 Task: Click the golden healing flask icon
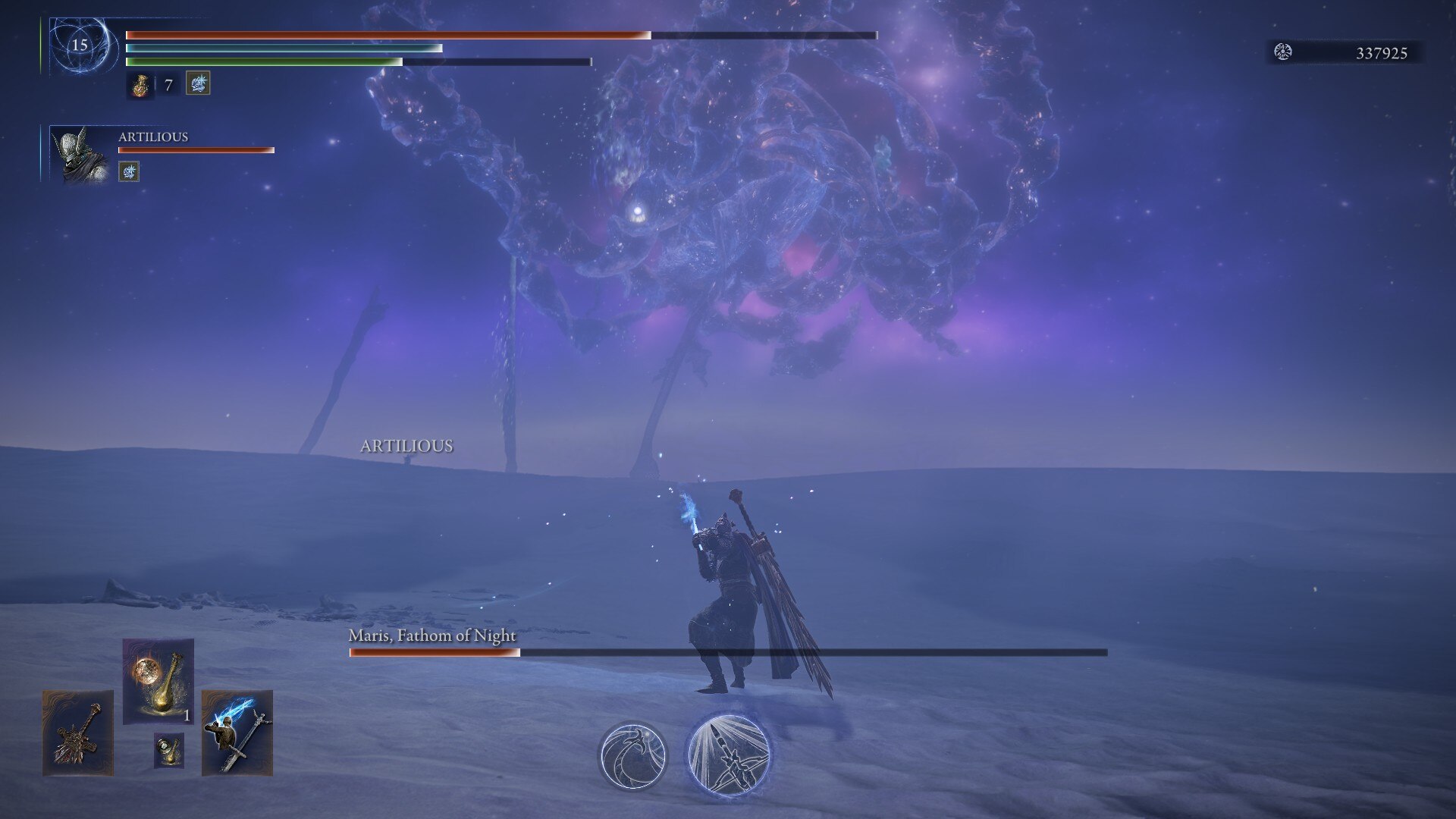click(x=140, y=85)
